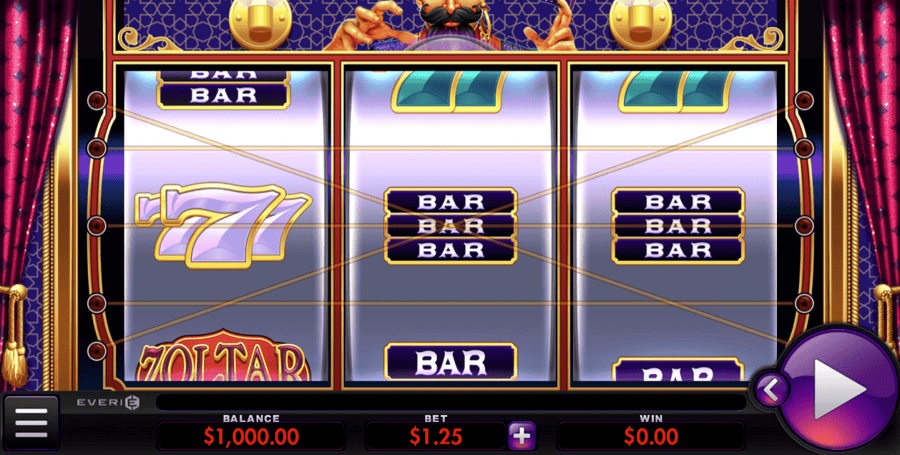Expand the small arrow beside the spin button
This screenshot has width=900, height=455.
771,389
